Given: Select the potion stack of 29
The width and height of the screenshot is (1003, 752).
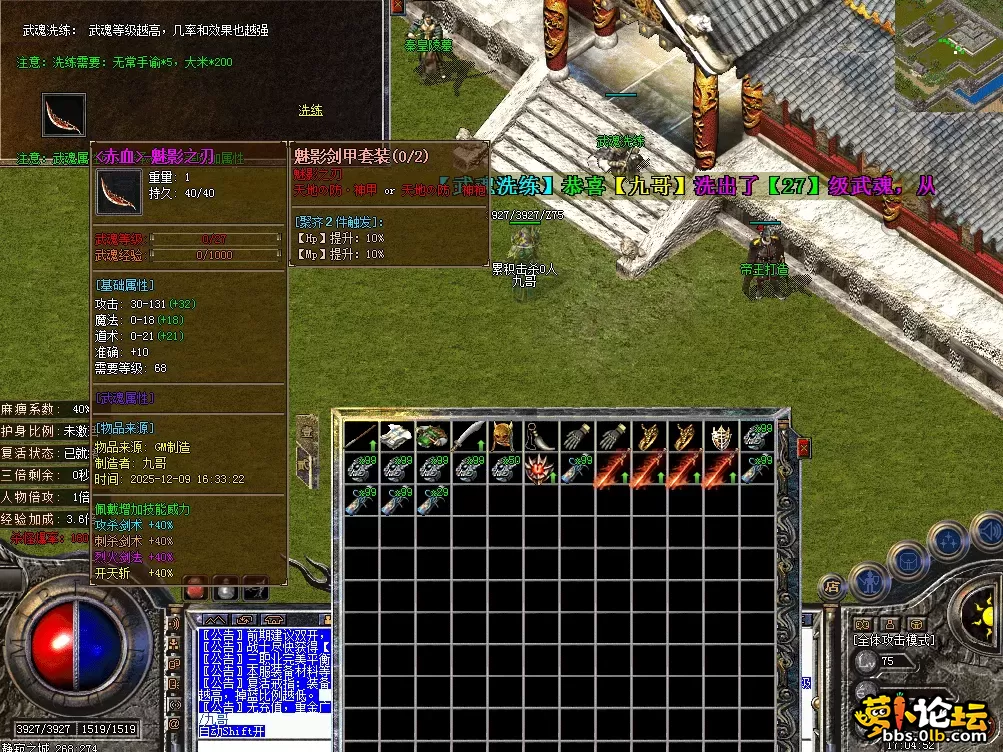Looking at the screenshot, I should [432, 500].
